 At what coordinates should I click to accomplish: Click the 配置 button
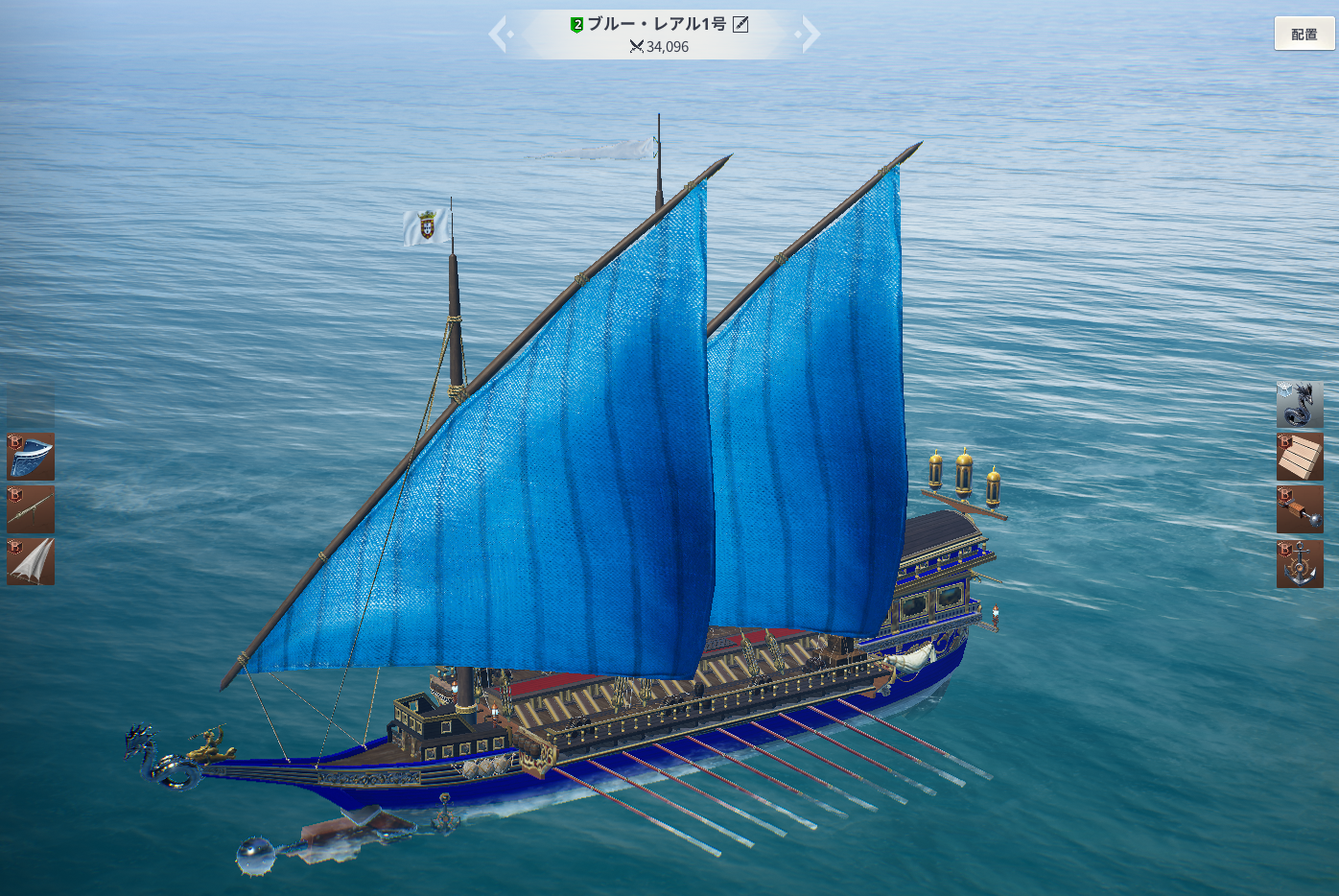pyautogui.click(x=1304, y=35)
